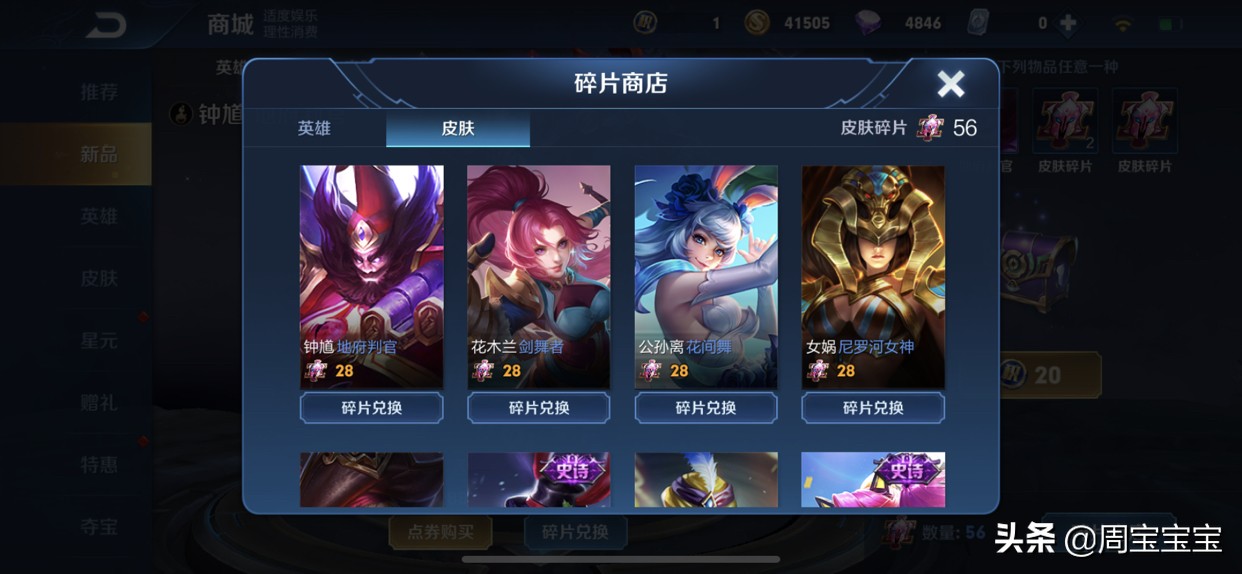This screenshot has height=574, width=1242.
Task: Click 碎片兑换 under 花木兰 剑舞者
Action: 538,408
